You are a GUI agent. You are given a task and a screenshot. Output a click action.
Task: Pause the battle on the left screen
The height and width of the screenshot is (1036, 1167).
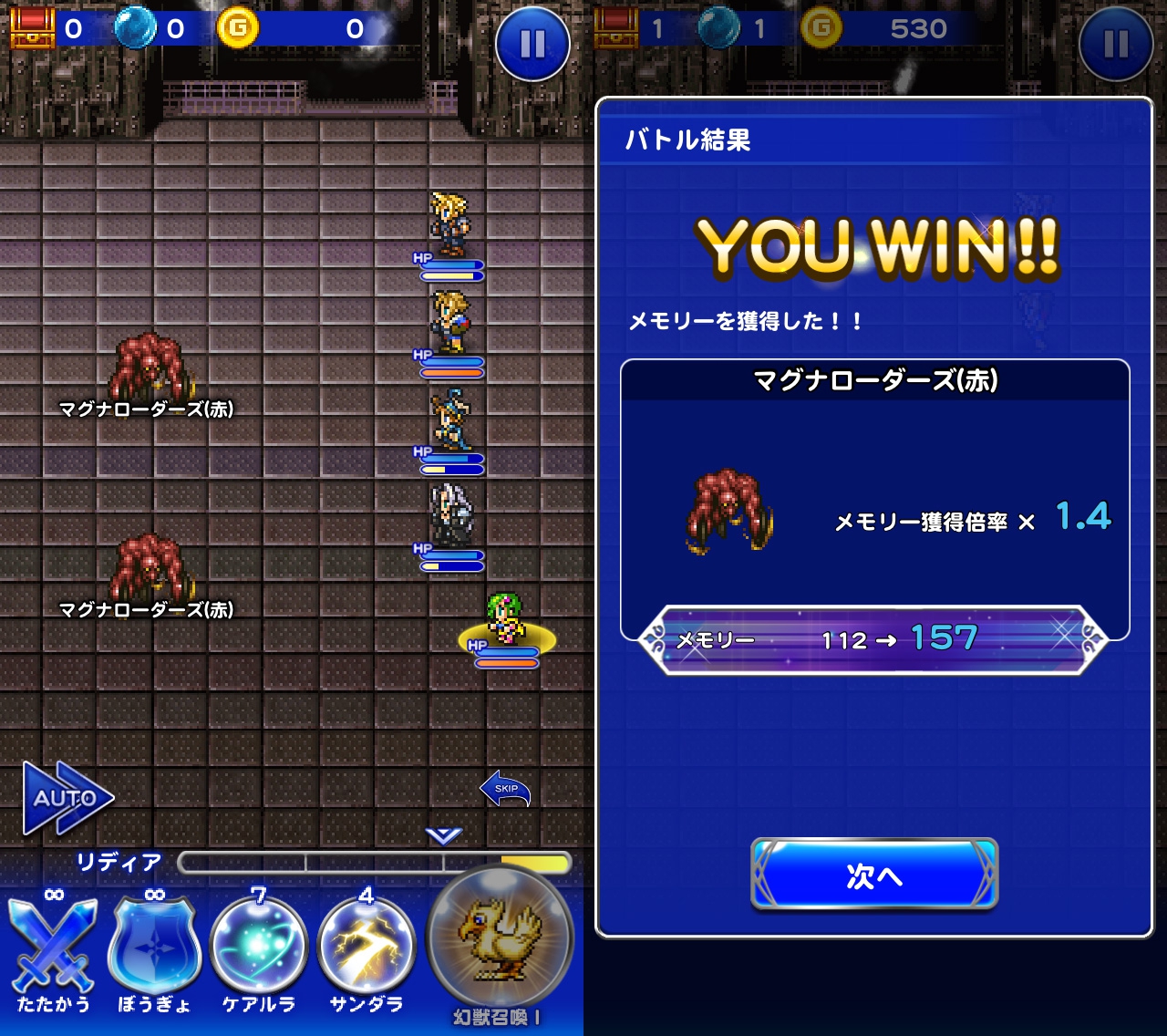coord(532,44)
